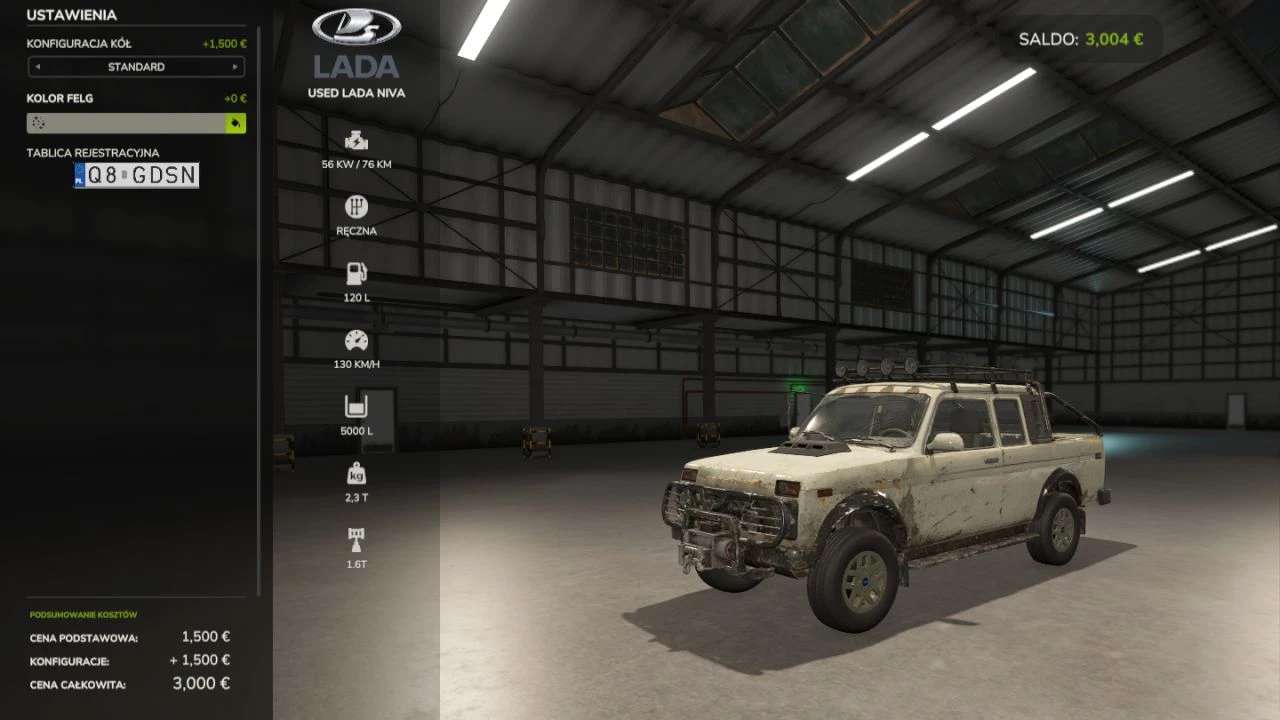Edit the Q8 GDSN license plate
The image size is (1280, 720).
(137, 176)
